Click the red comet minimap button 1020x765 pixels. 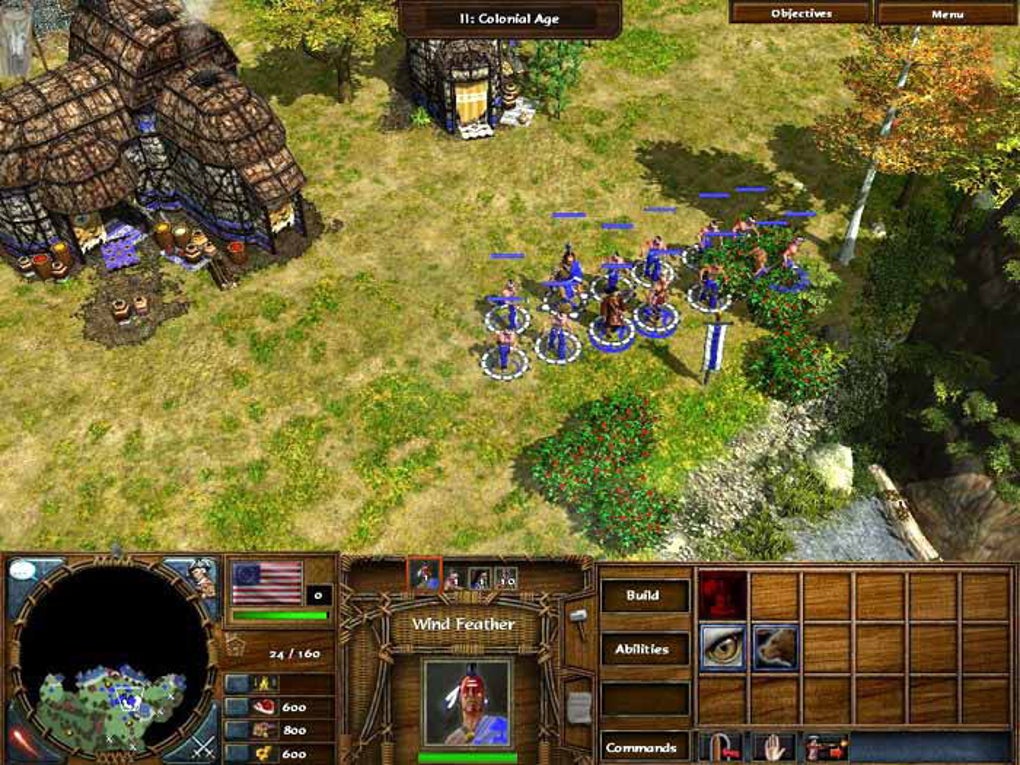pyautogui.click(x=24, y=743)
